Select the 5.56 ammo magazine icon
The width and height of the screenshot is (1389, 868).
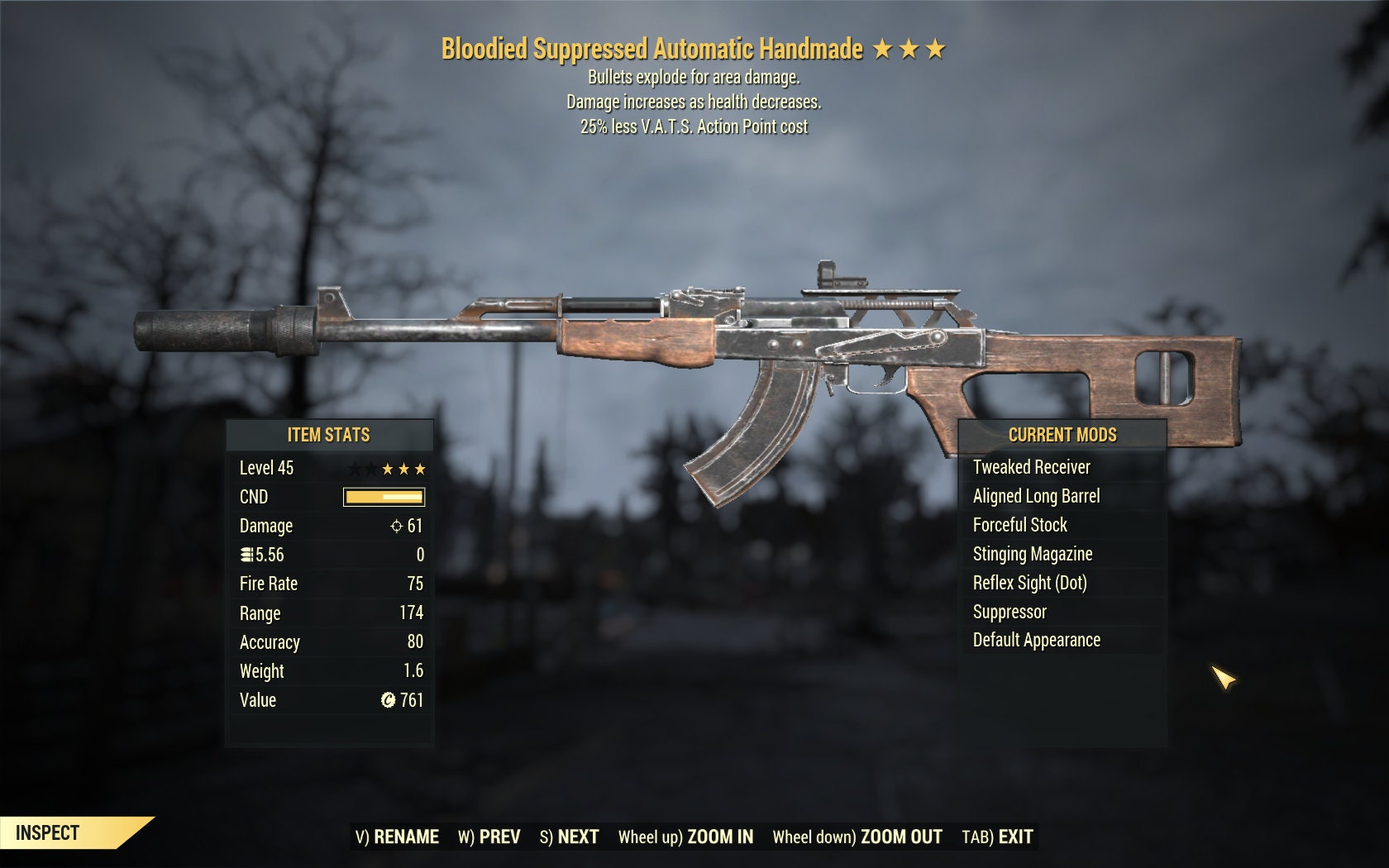pyautogui.click(x=246, y=554)
